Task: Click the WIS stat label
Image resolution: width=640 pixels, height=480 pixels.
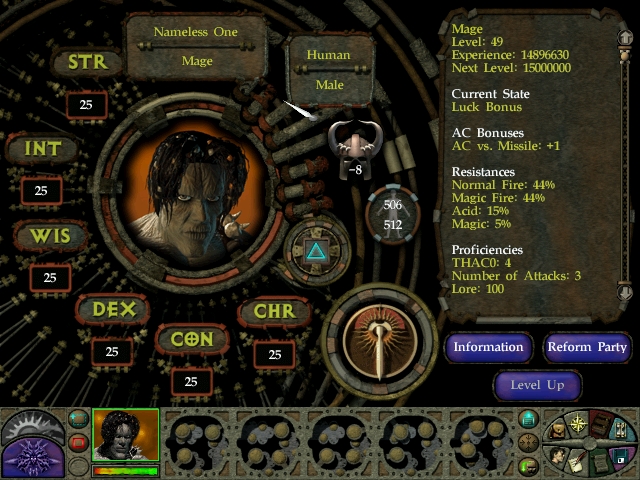Action: (49, 238)
